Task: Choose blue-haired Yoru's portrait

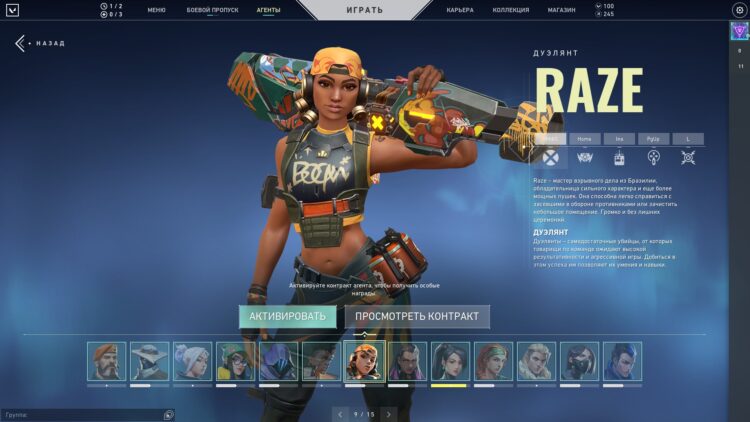Action: [622, 361]
